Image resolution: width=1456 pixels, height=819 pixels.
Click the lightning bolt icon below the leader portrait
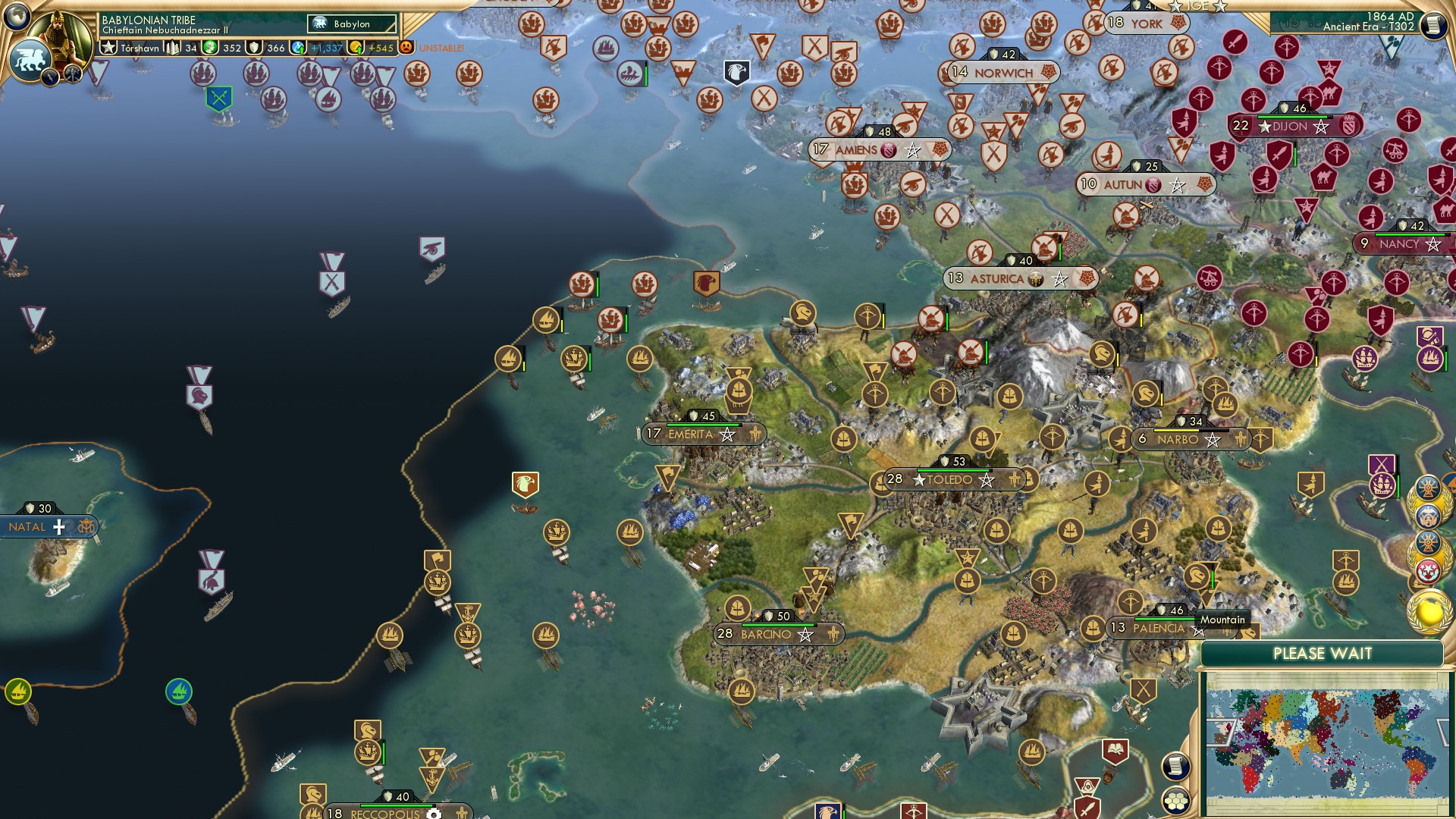[50, 77]
